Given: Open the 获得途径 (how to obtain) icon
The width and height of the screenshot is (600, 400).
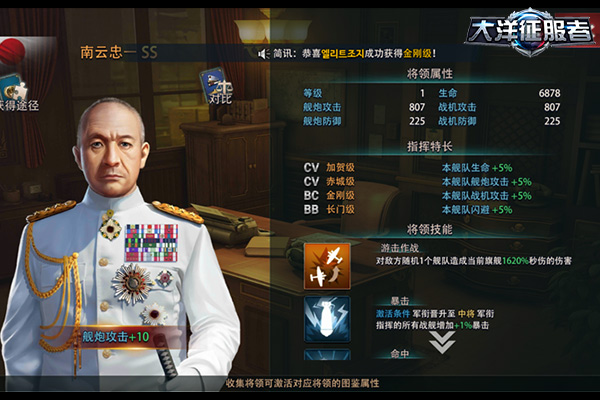Looking at the screenshot, I should click(x=14, y=90).
